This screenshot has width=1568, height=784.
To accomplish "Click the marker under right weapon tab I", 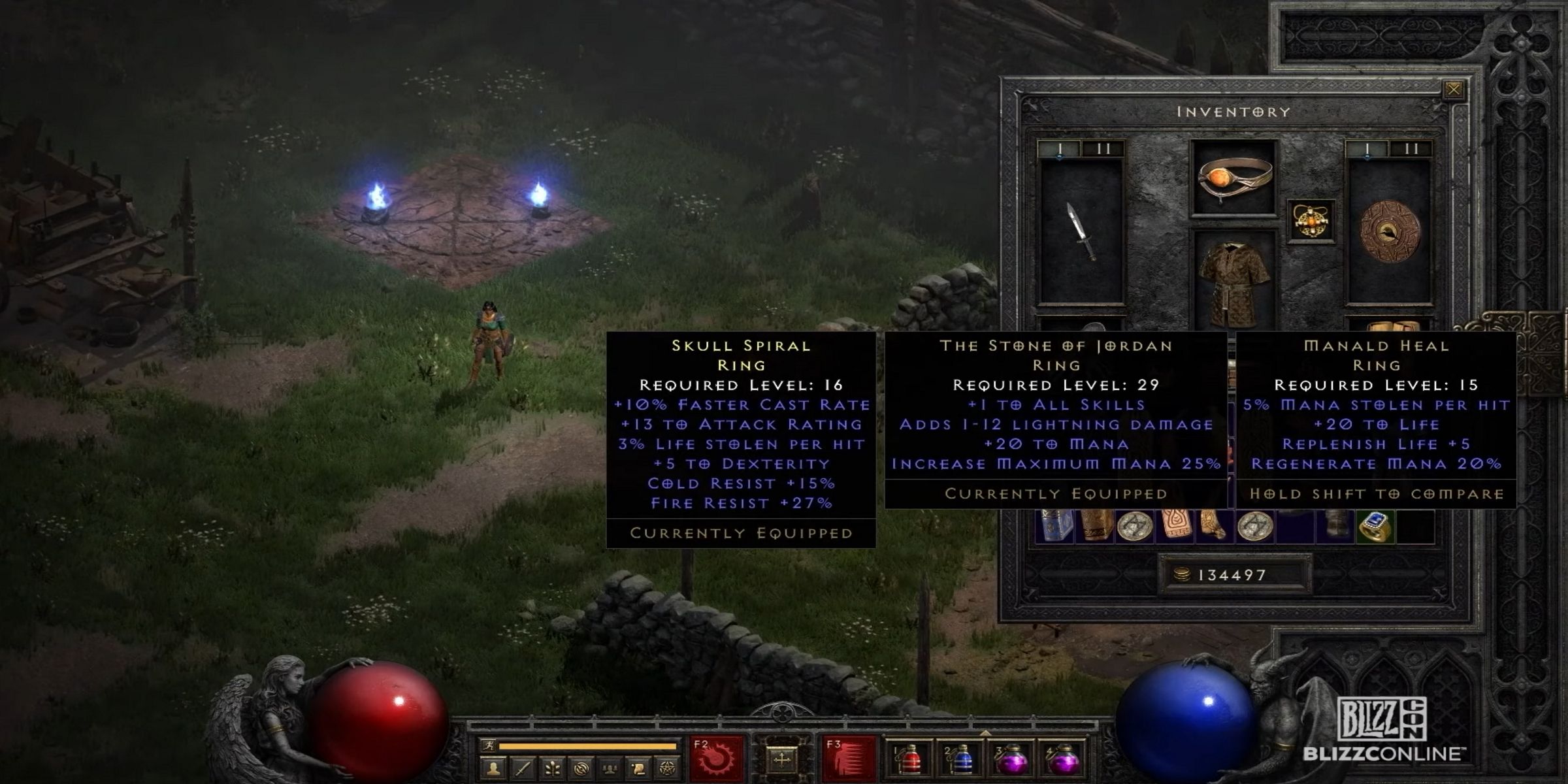I will 1368,155.
